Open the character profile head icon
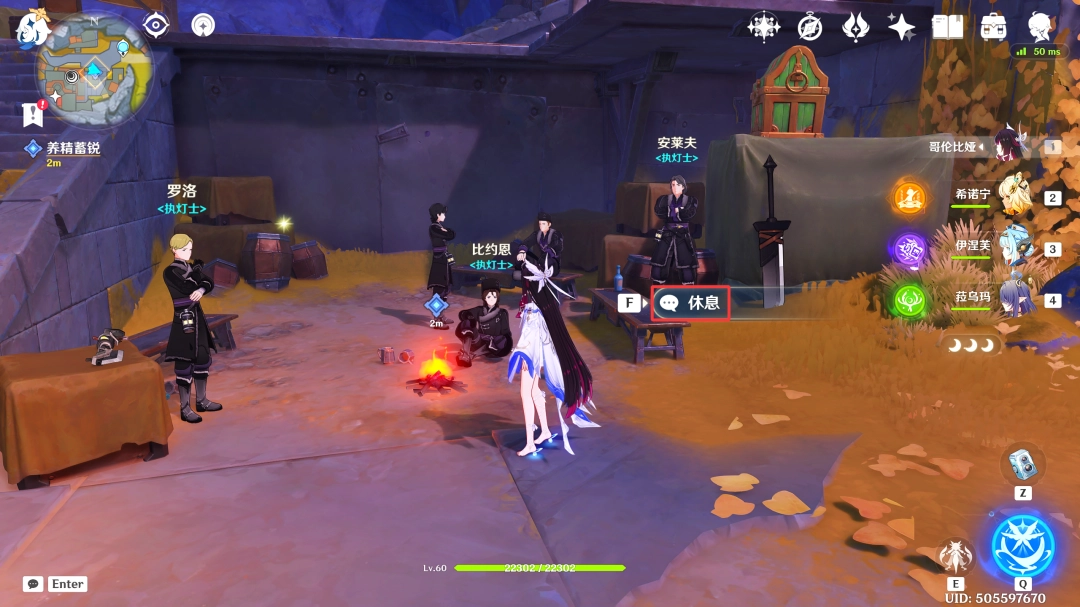The image size is (1080, 607). click(x=1039, y=27)
